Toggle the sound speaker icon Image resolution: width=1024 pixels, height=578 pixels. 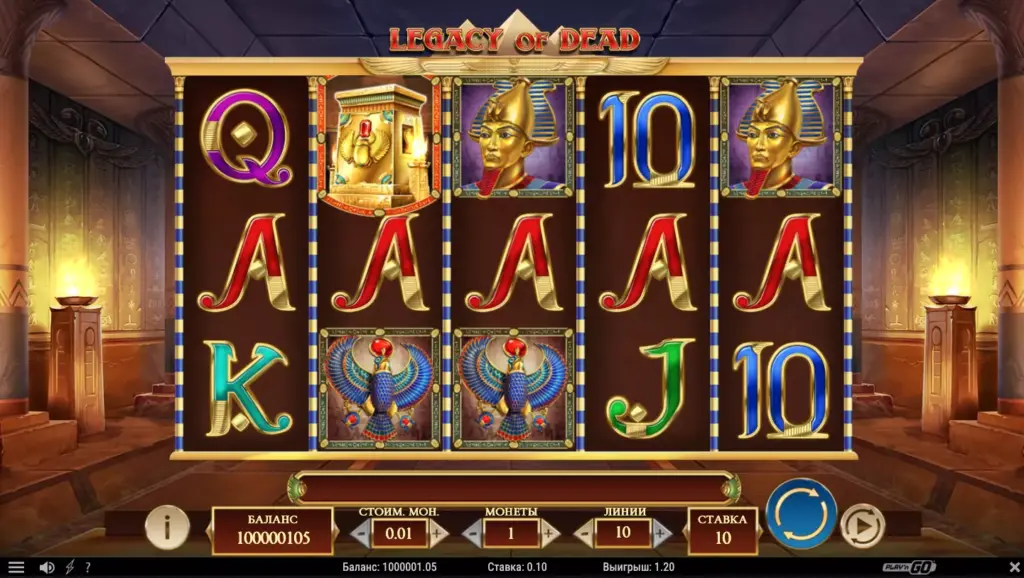point(46,568)
